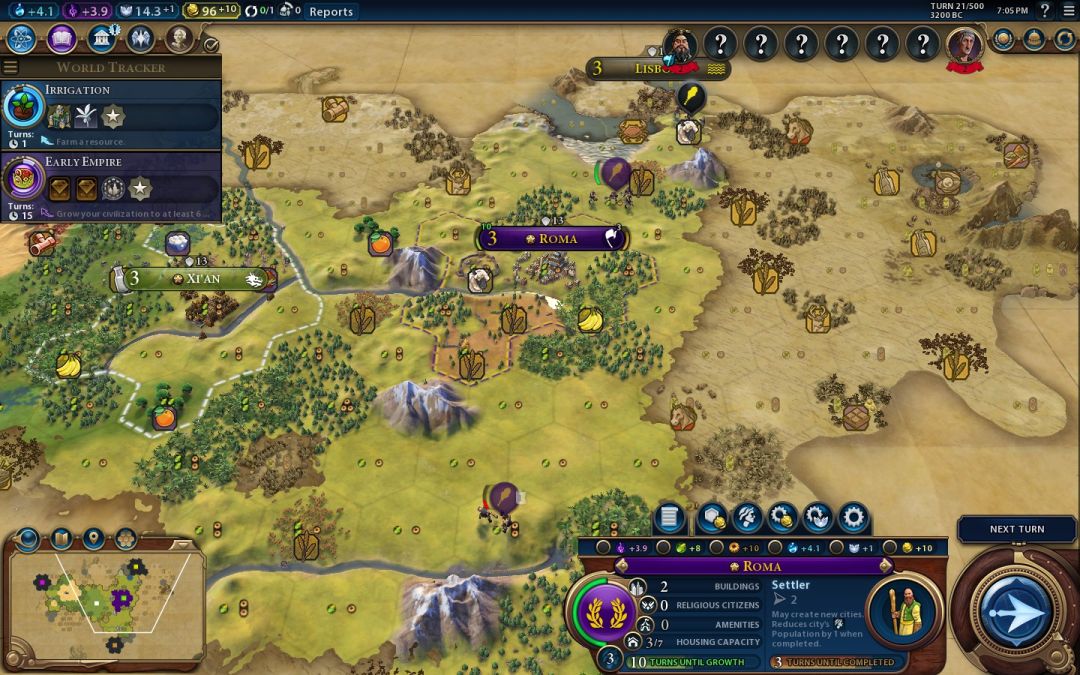This screenshot has width=1080, height=675.
Task: Click the Xi'an city banner
Action: click(197, 279)
